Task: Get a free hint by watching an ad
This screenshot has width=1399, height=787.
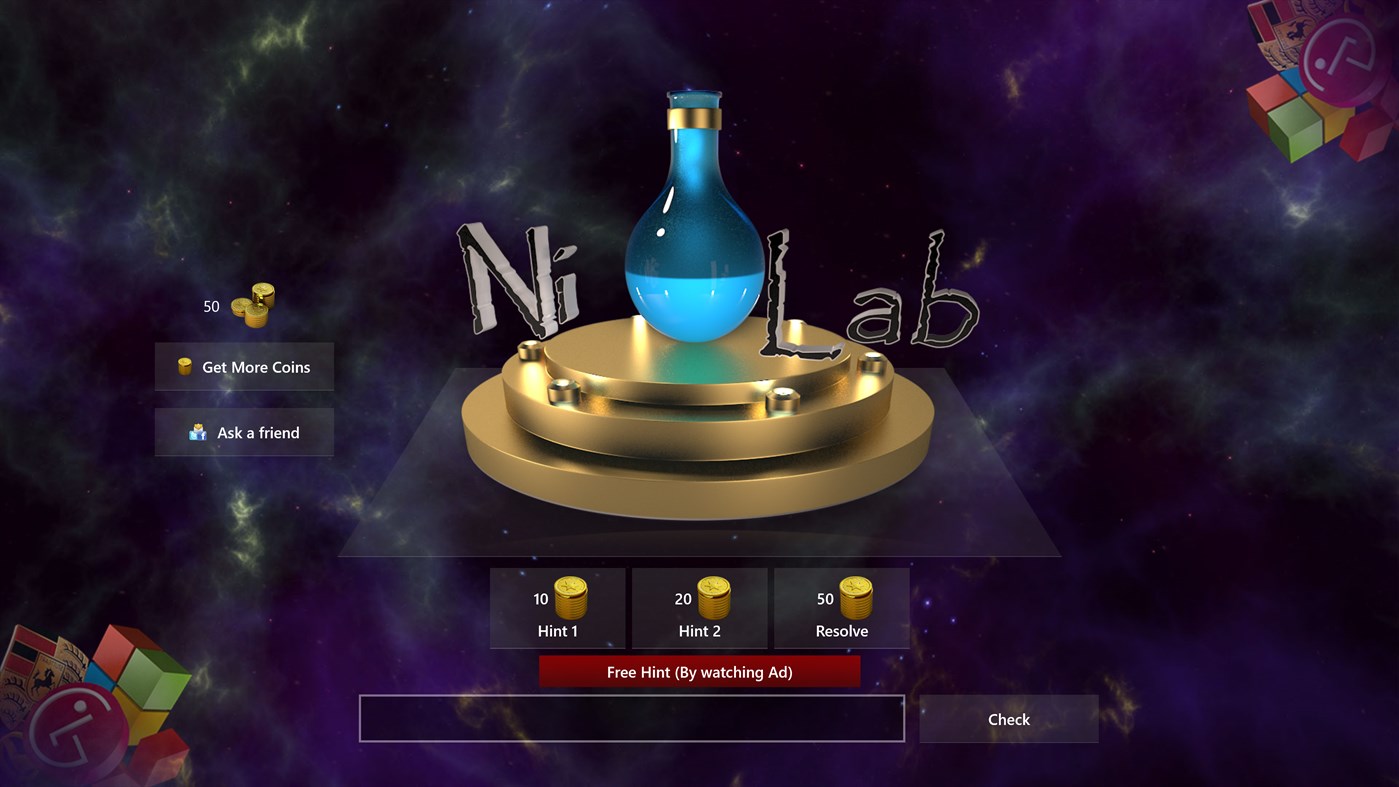Action: point(699,671)
